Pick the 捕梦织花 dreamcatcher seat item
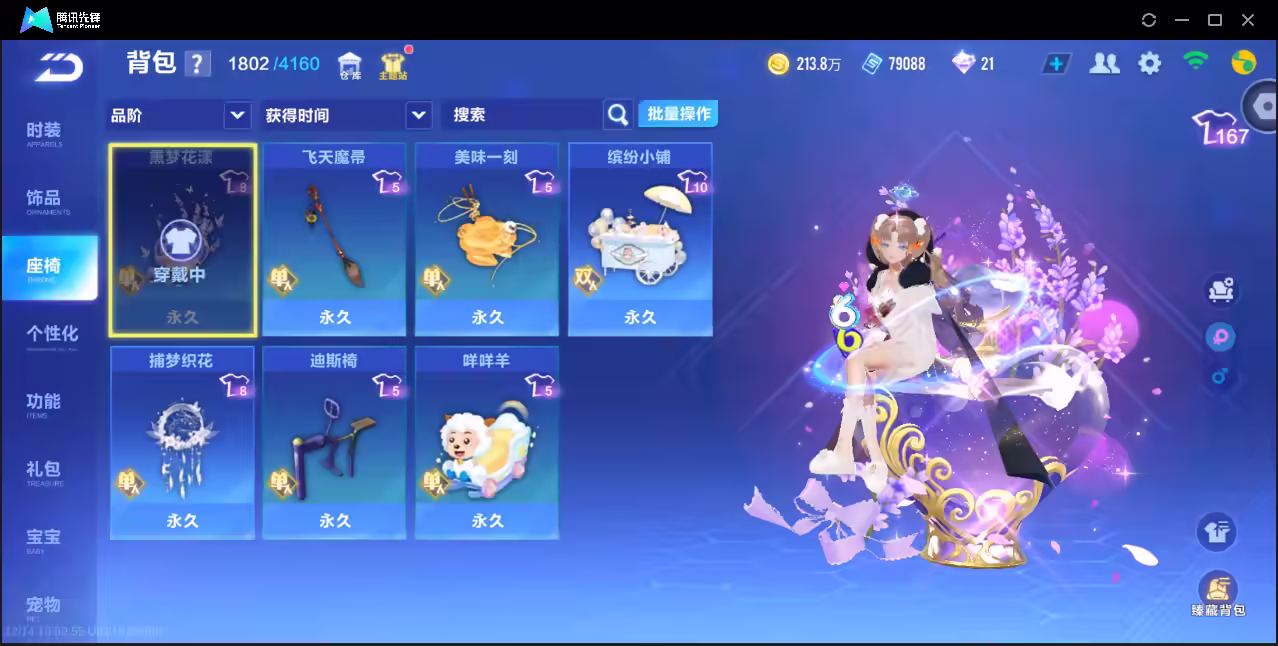Screen dimensions: 1278x646 click(182, 443)
